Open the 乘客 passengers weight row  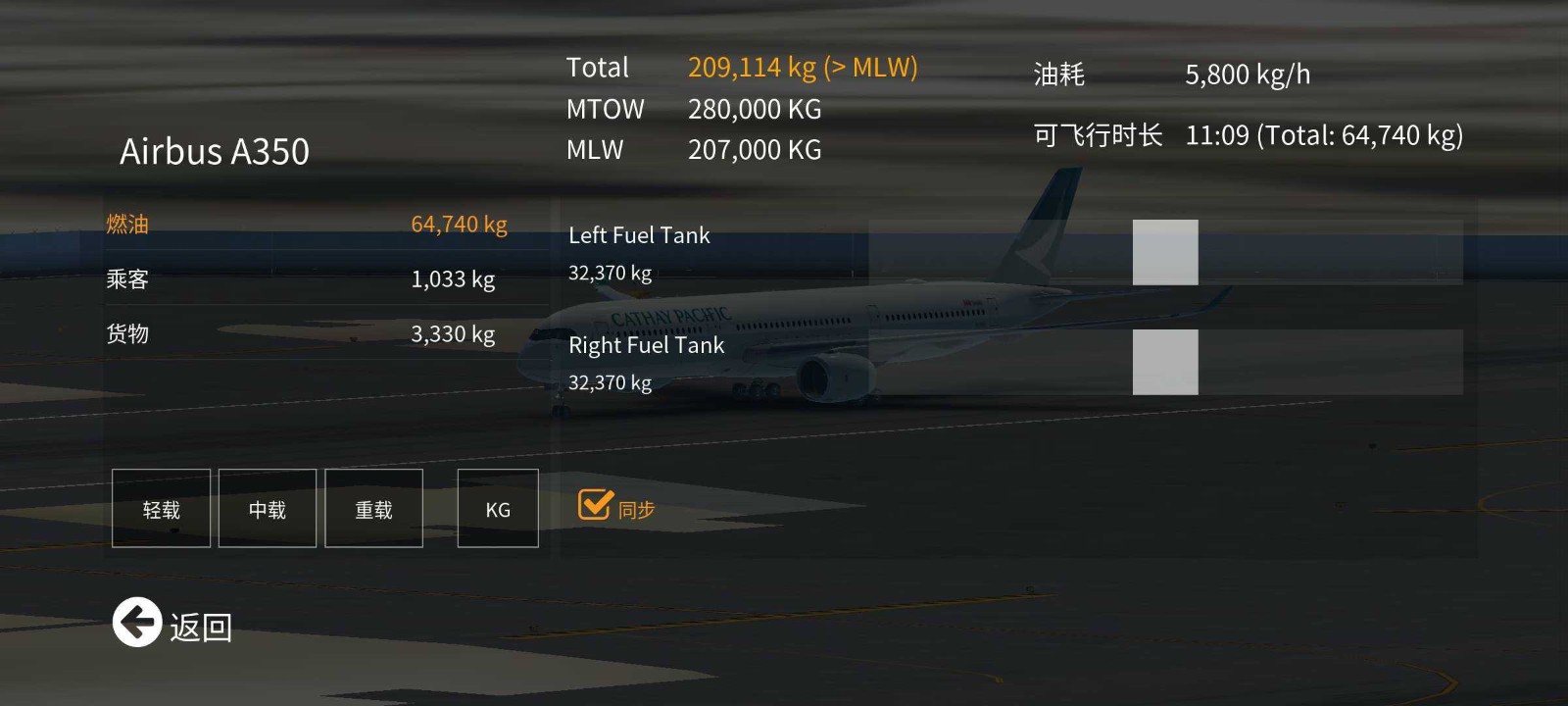(x=306, y=279)
